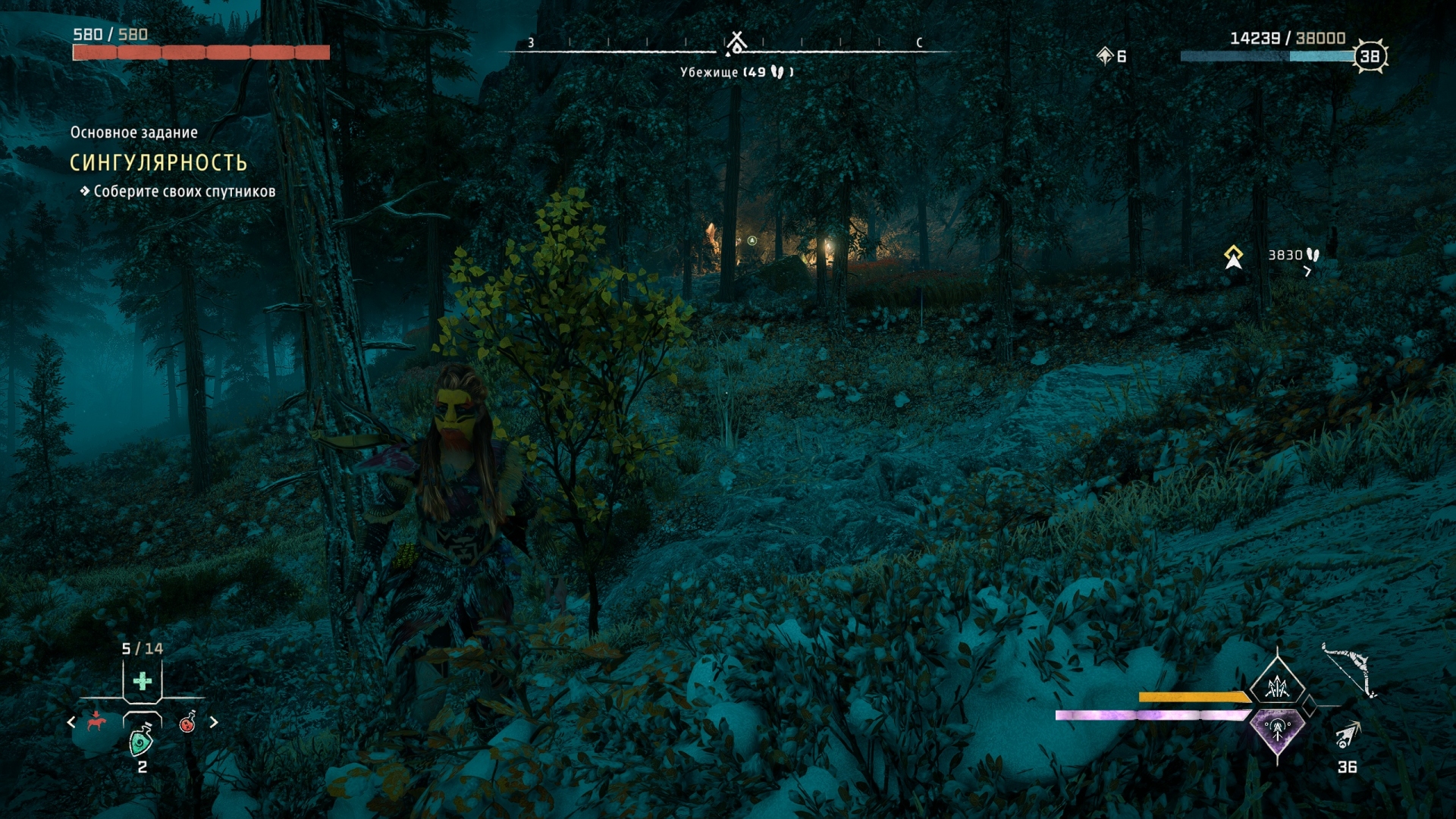Select the yellow quest waypoint marker
The height and width of the screenshot is (819, 1456).
pos(1234,257)
